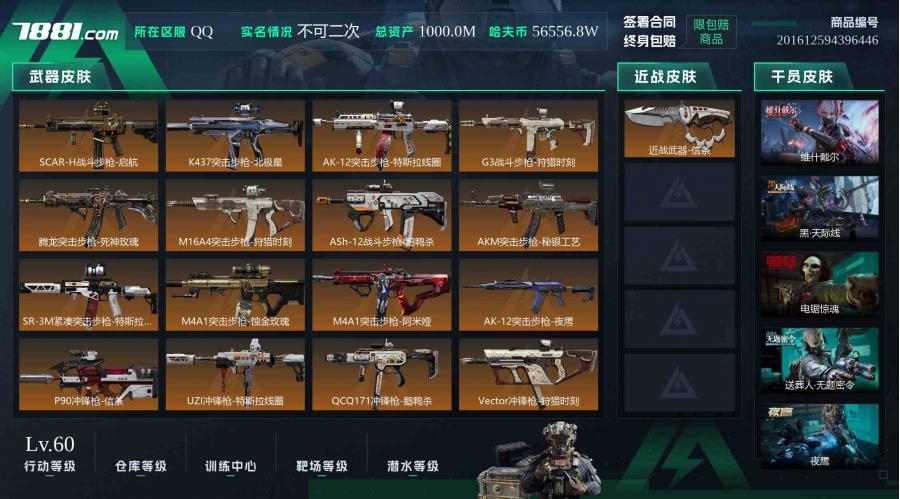The width and height of the screenshot is (900, 499).
Task: Open the 维什戴尔 operator skin
Action: pos(819,132)
